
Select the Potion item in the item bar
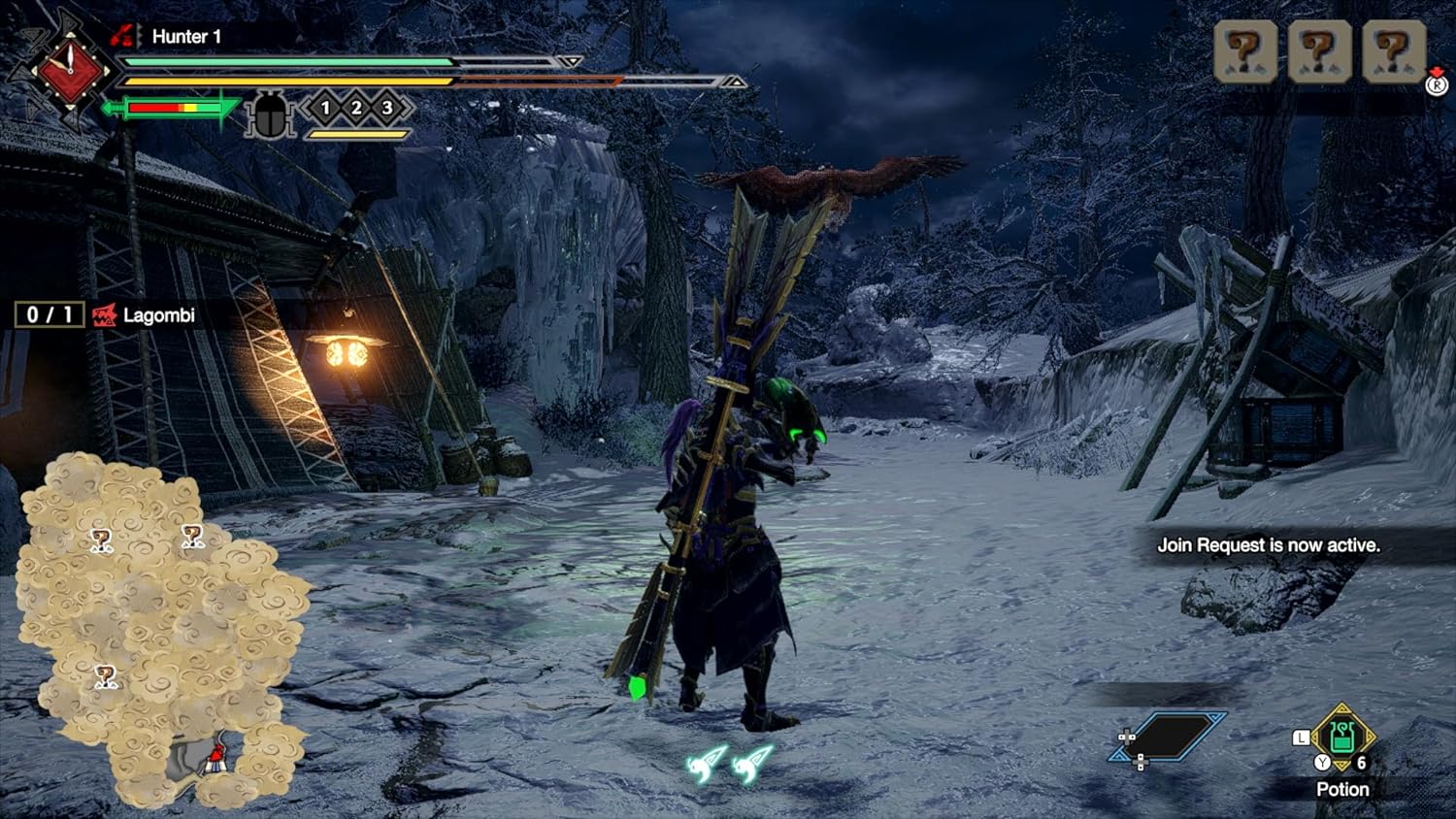1341,739
